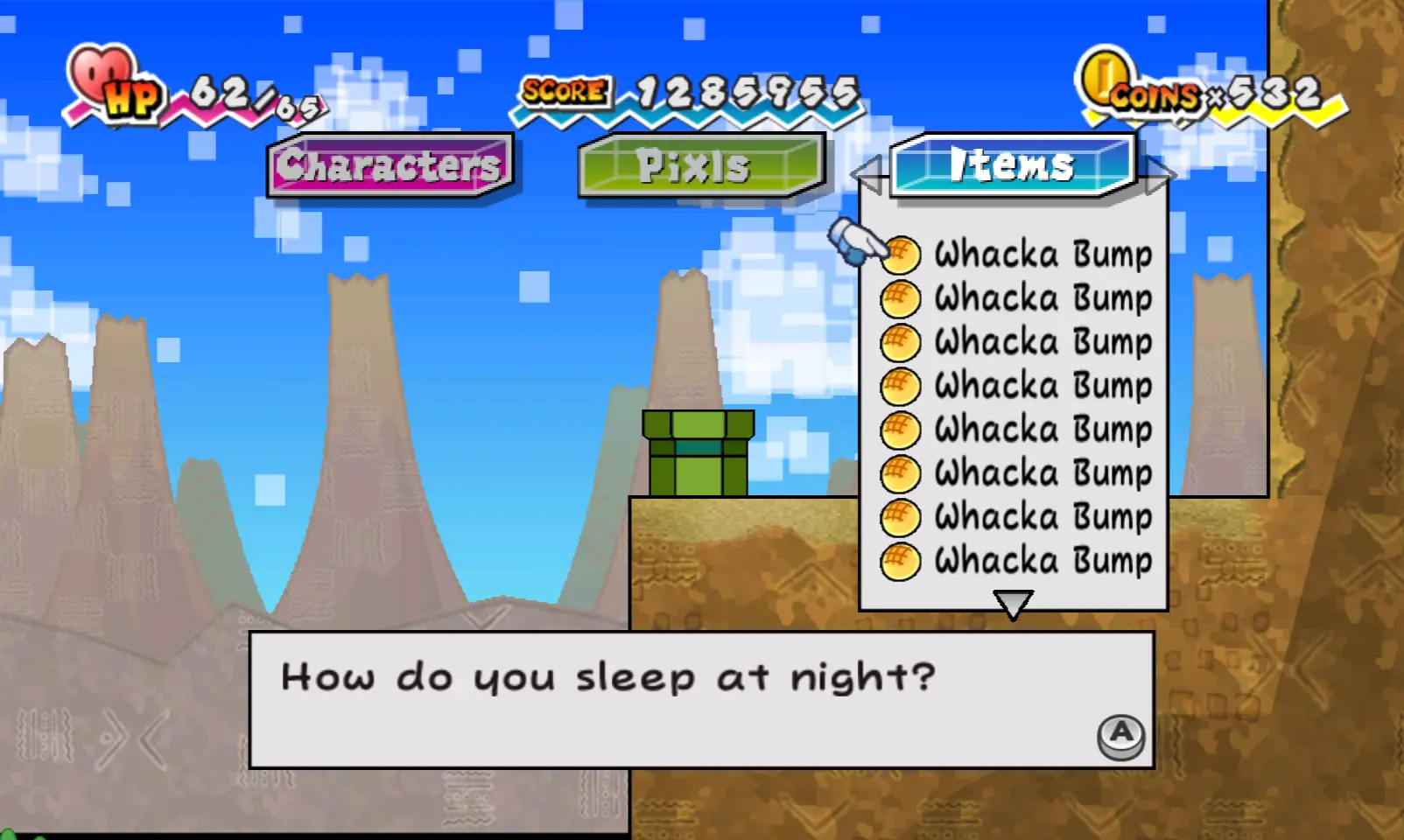Switch to the Characters tab
1404x840 pixels.
click(390, 165)
